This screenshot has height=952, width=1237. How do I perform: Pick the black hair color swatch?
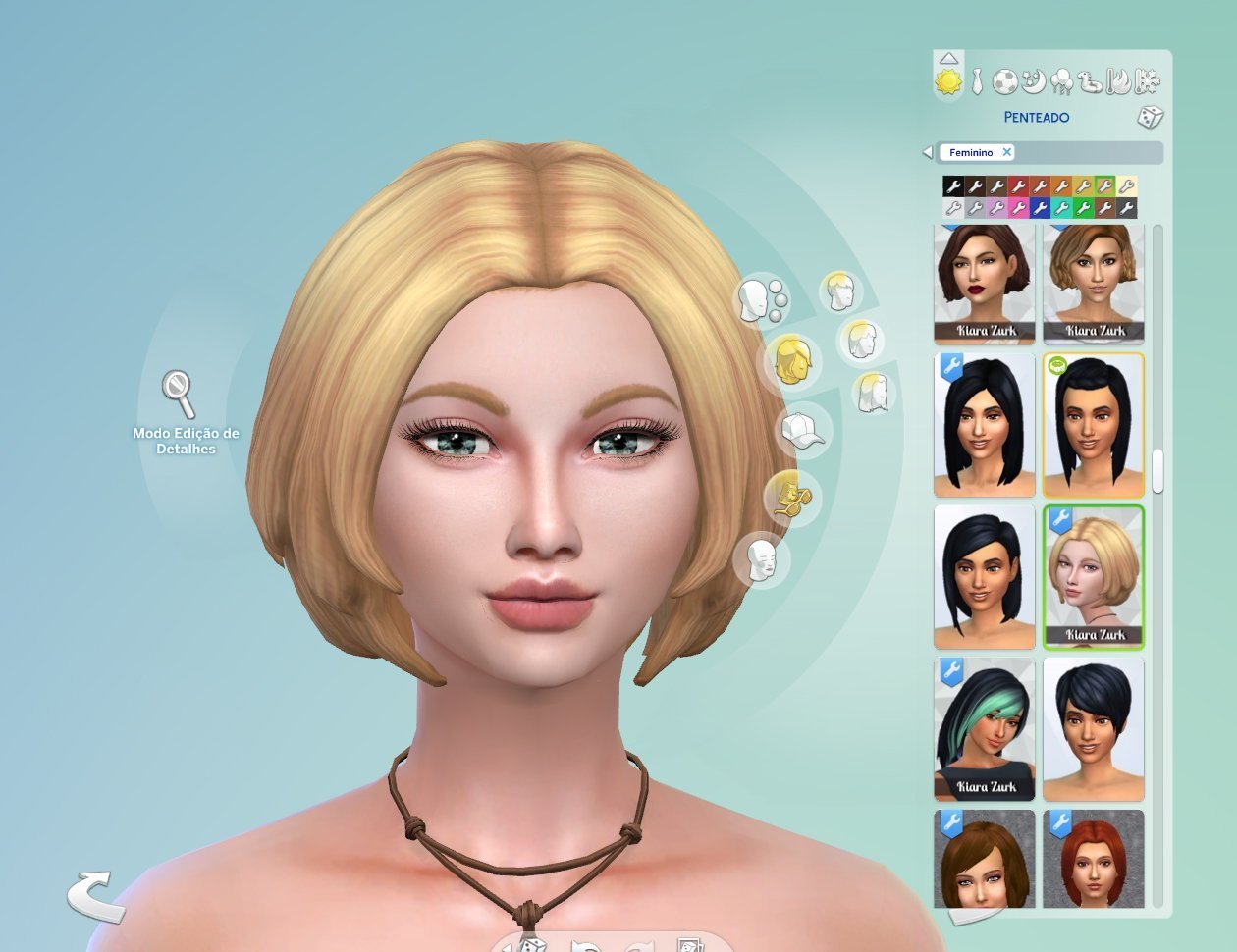(x=952, y=185)
